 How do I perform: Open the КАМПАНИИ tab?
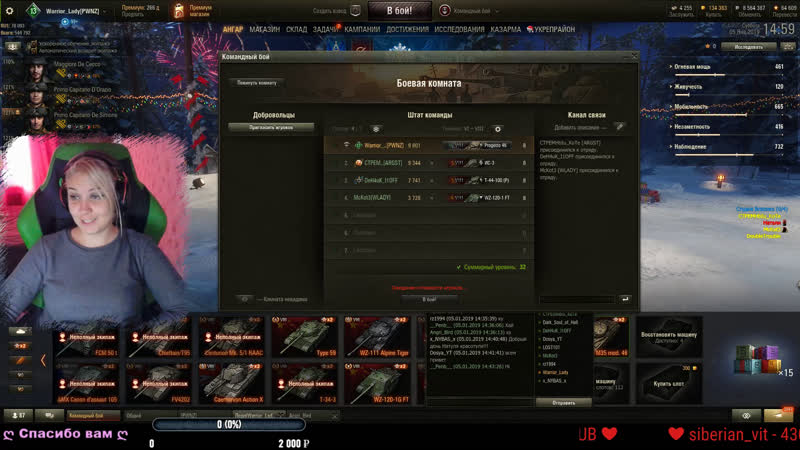pos(362,30)
